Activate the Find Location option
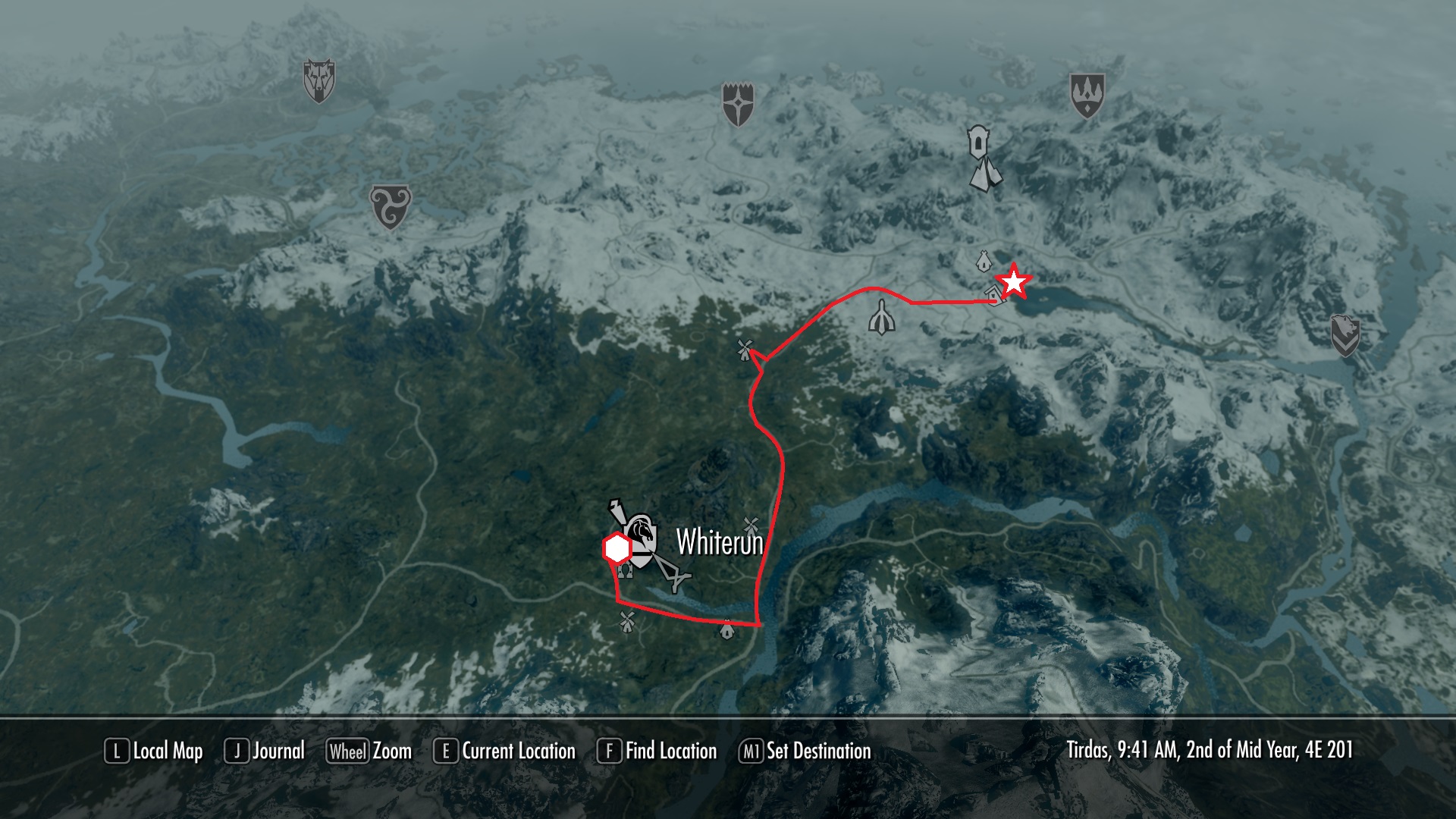 [x=657, y=751]
